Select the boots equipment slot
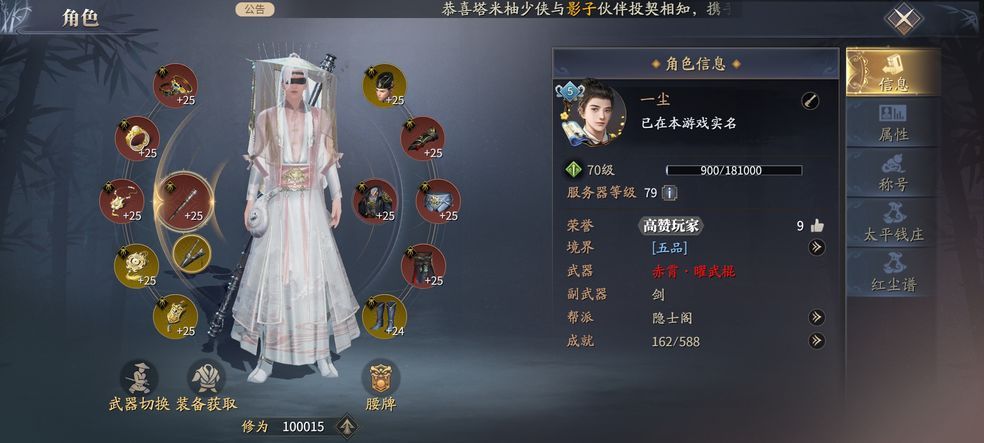The width and height of the screenshot is (984, 443). click(x=384, y=314)
